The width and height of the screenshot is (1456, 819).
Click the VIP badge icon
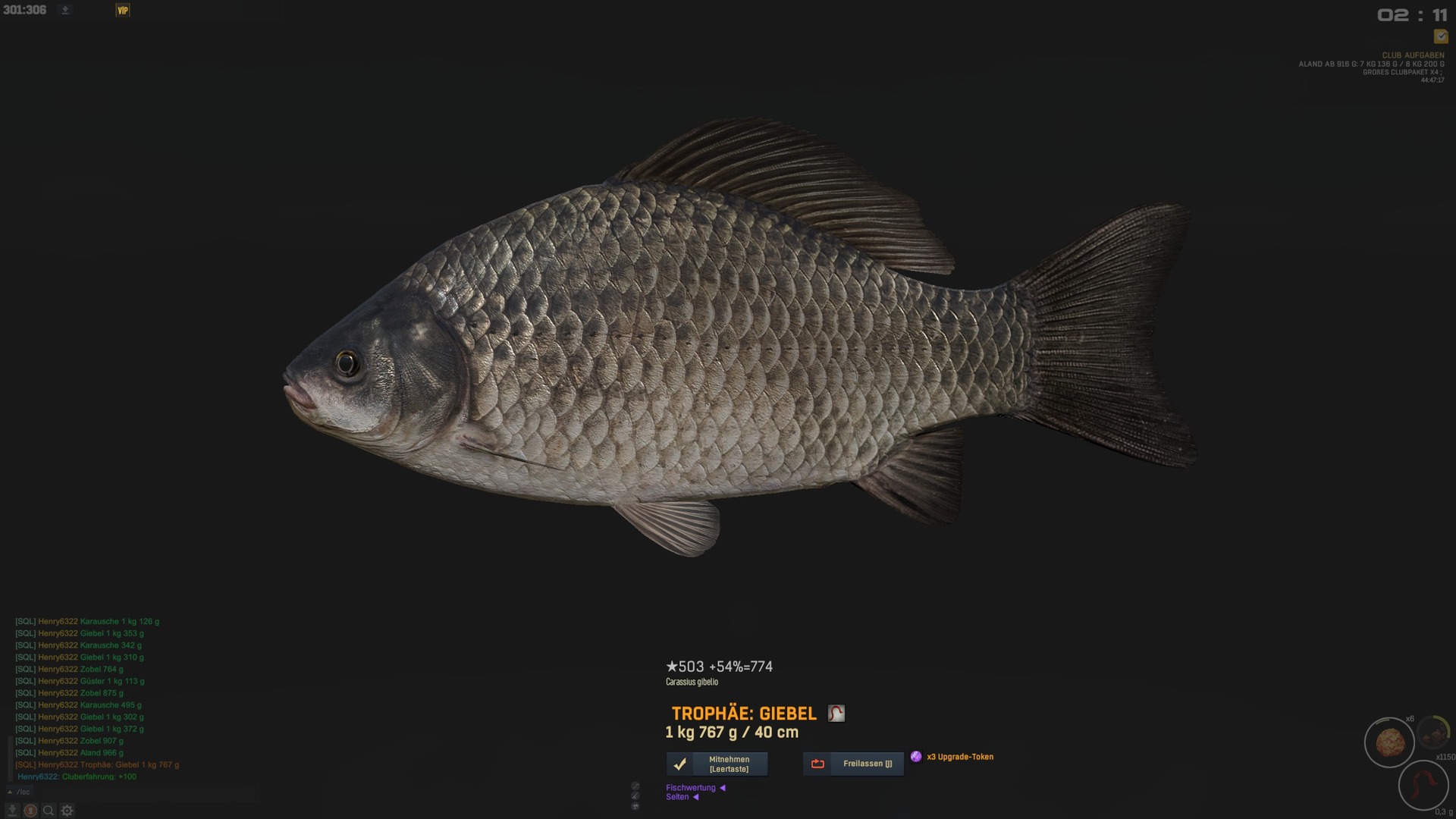(123, 10)
